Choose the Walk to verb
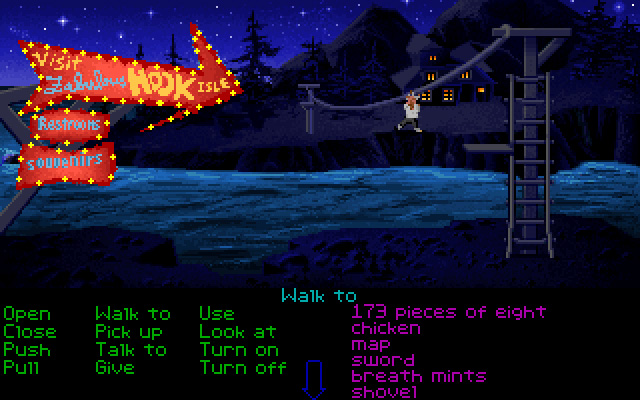 133,314
